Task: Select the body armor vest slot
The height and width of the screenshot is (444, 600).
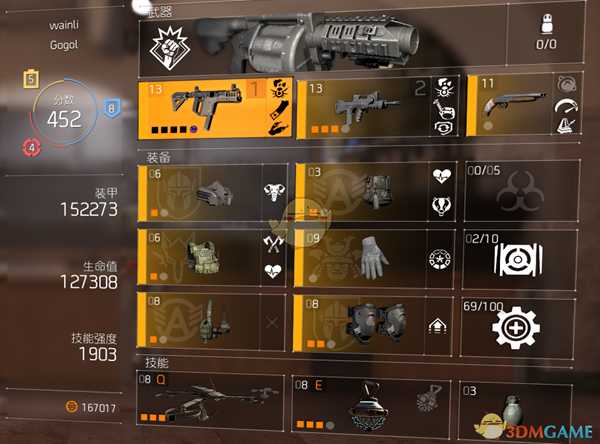Action: [x=215, y=256]
